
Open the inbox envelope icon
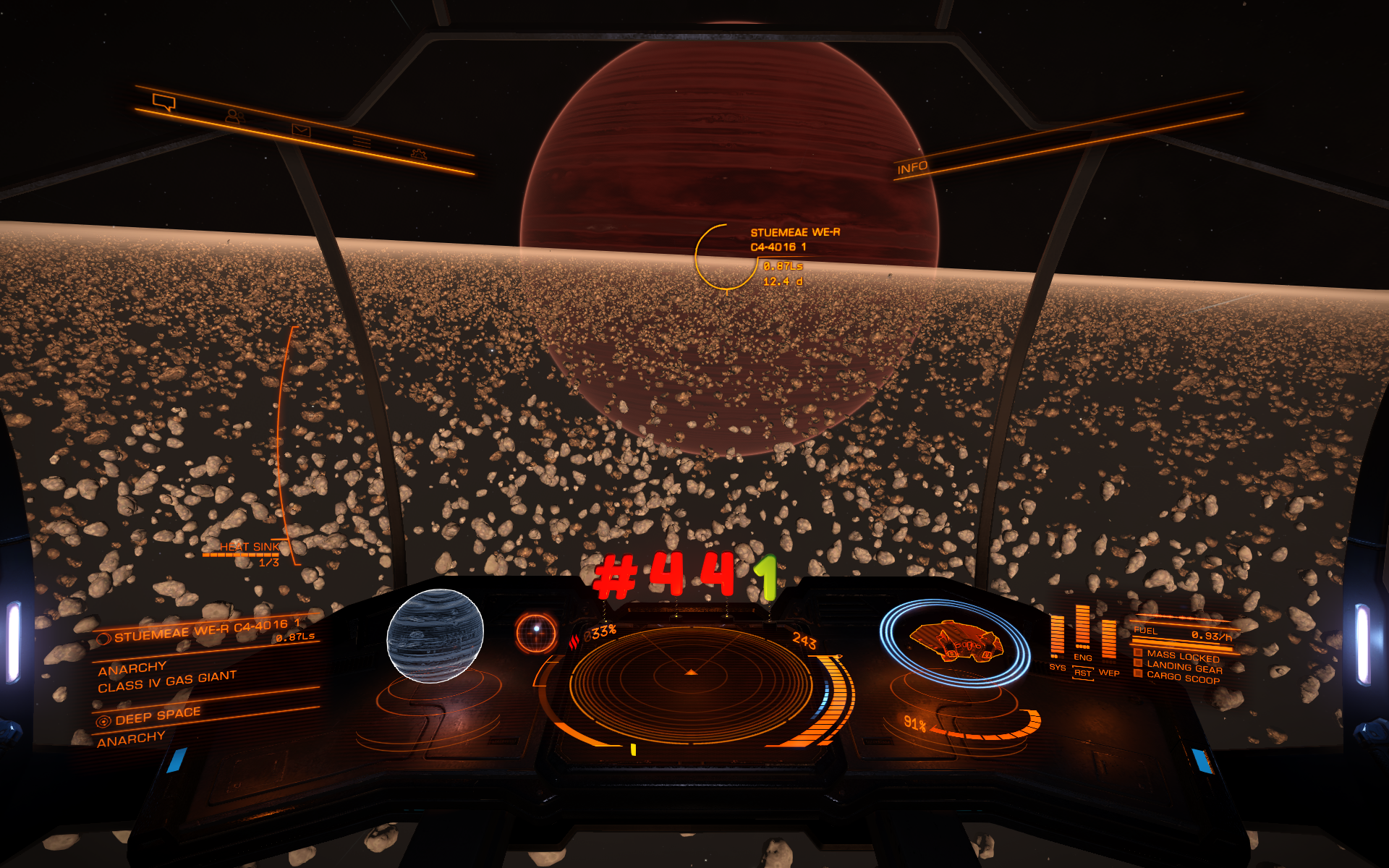(301, 130)
